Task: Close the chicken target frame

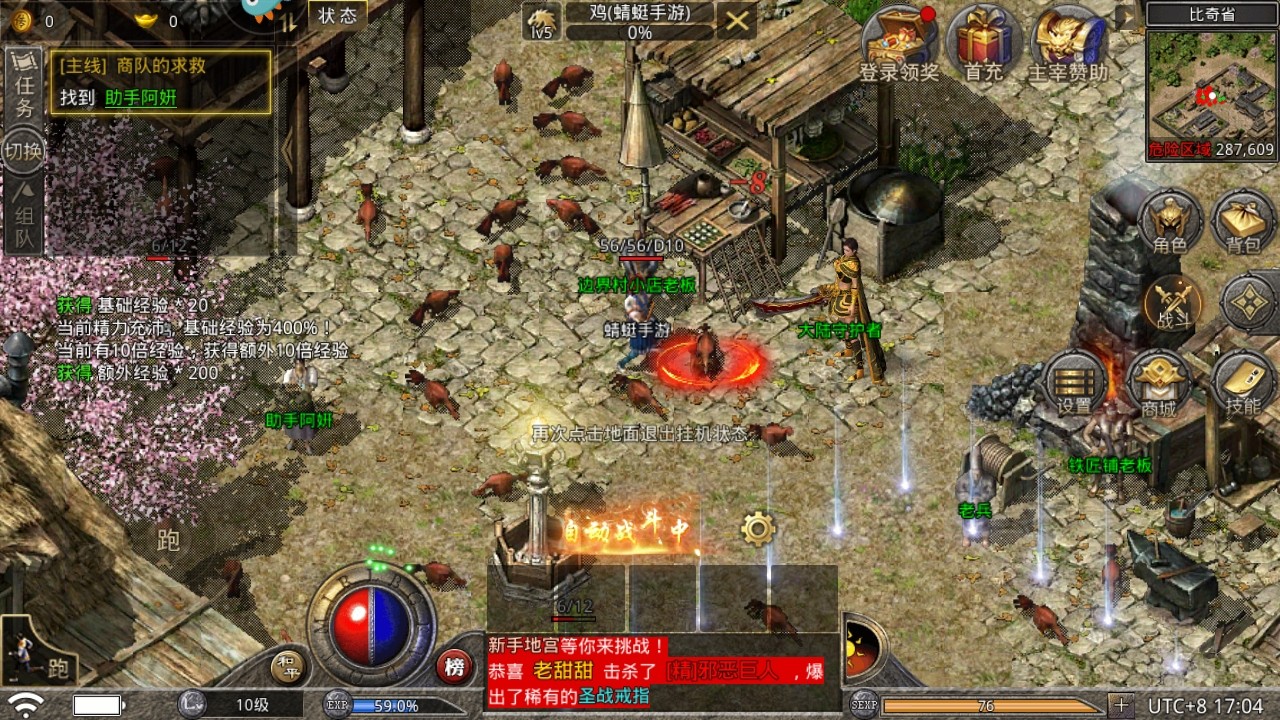Action: tap(736, 20)
